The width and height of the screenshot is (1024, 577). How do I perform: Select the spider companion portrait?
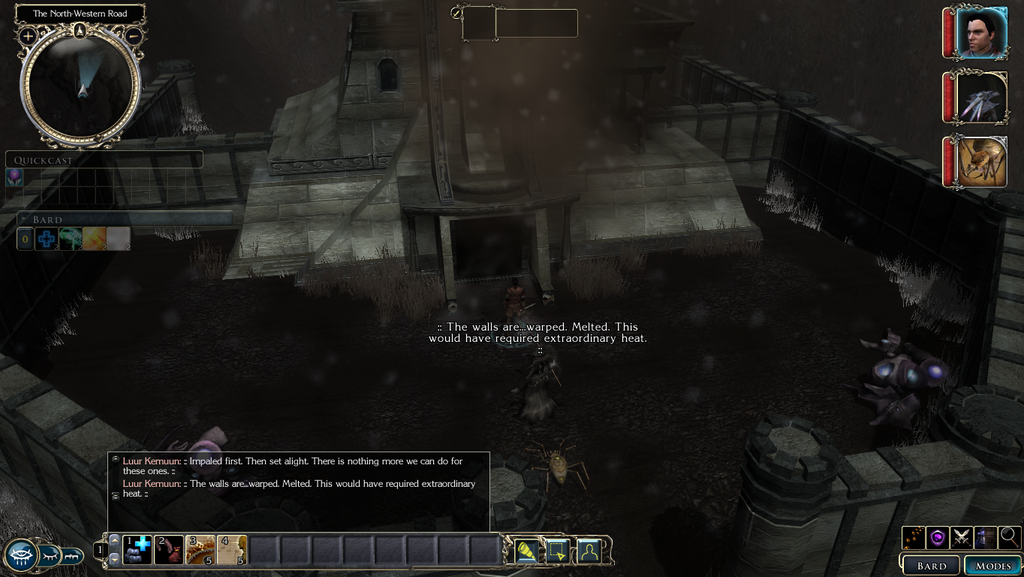click(x=979, y=161)
